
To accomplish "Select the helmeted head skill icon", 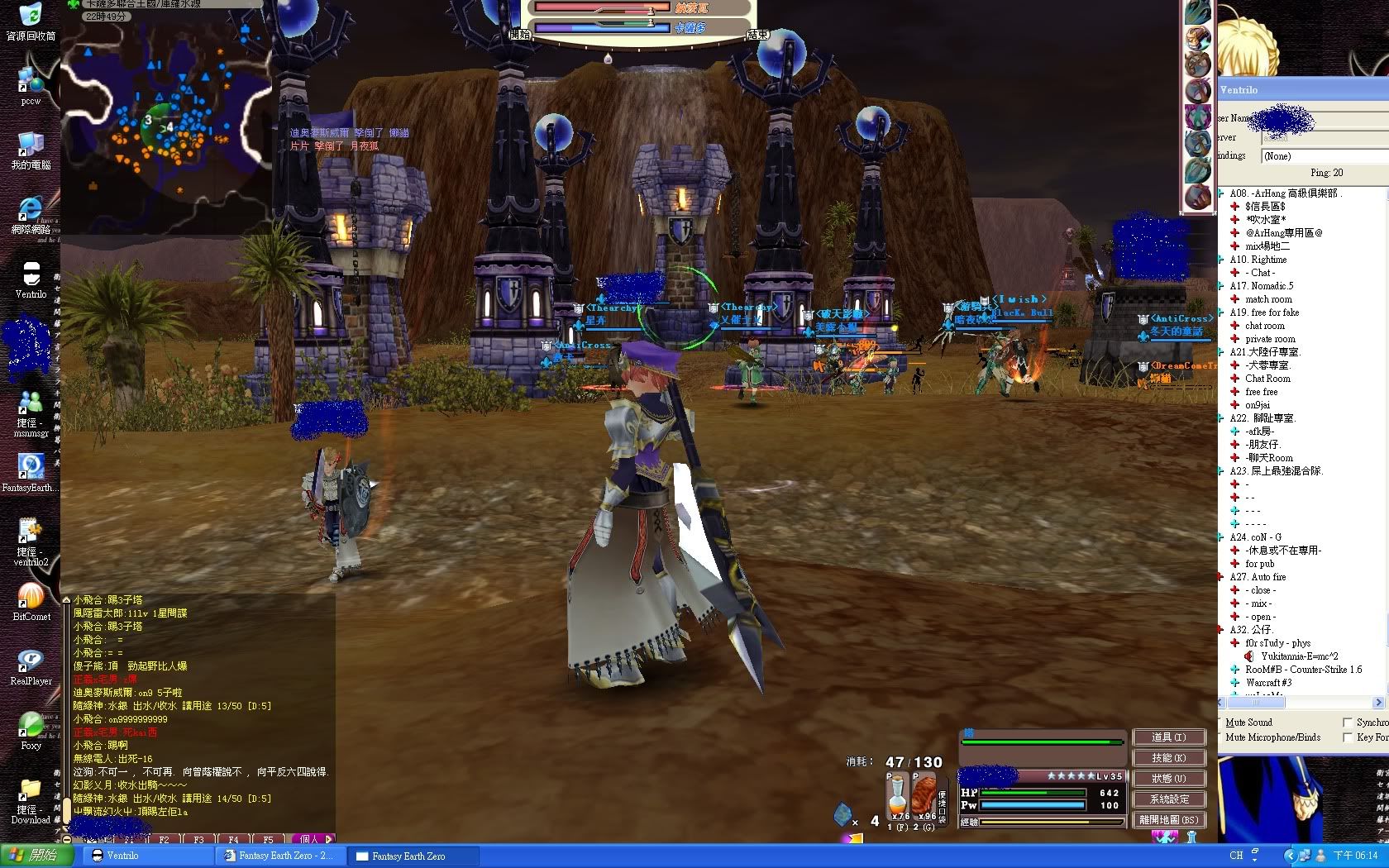I will 1198,39.
